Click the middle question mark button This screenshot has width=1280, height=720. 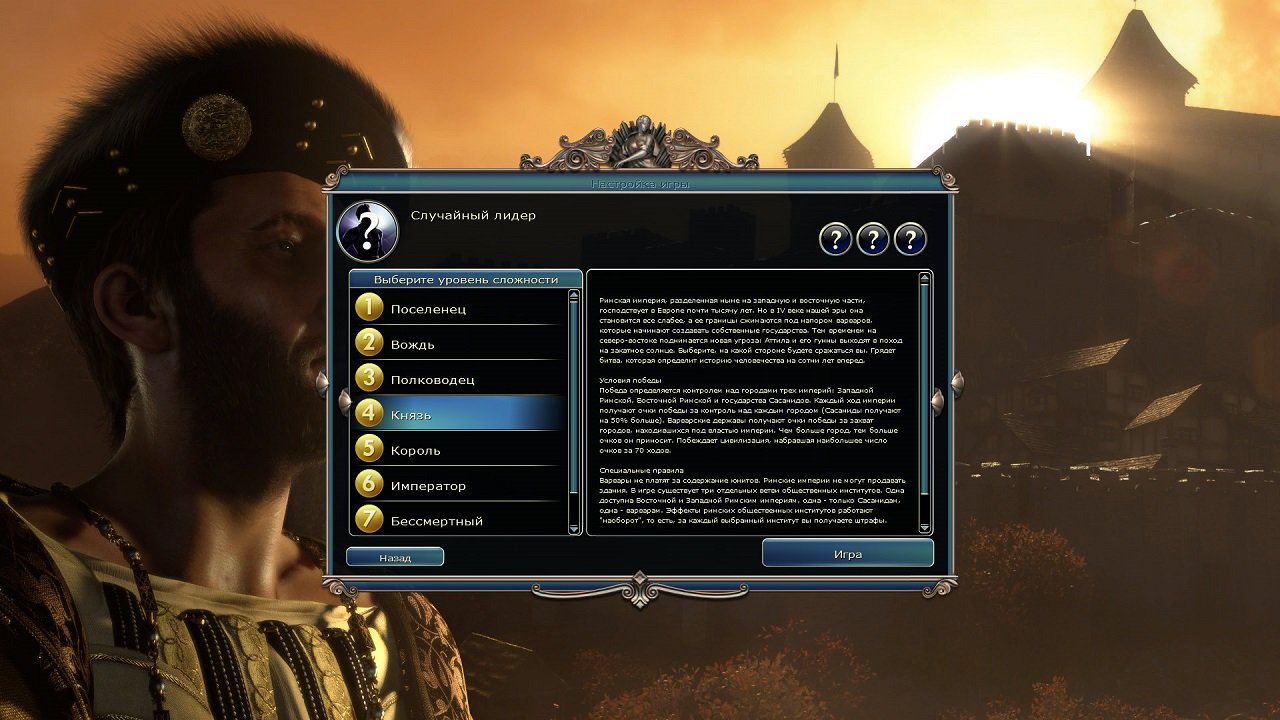coord(873,238)
